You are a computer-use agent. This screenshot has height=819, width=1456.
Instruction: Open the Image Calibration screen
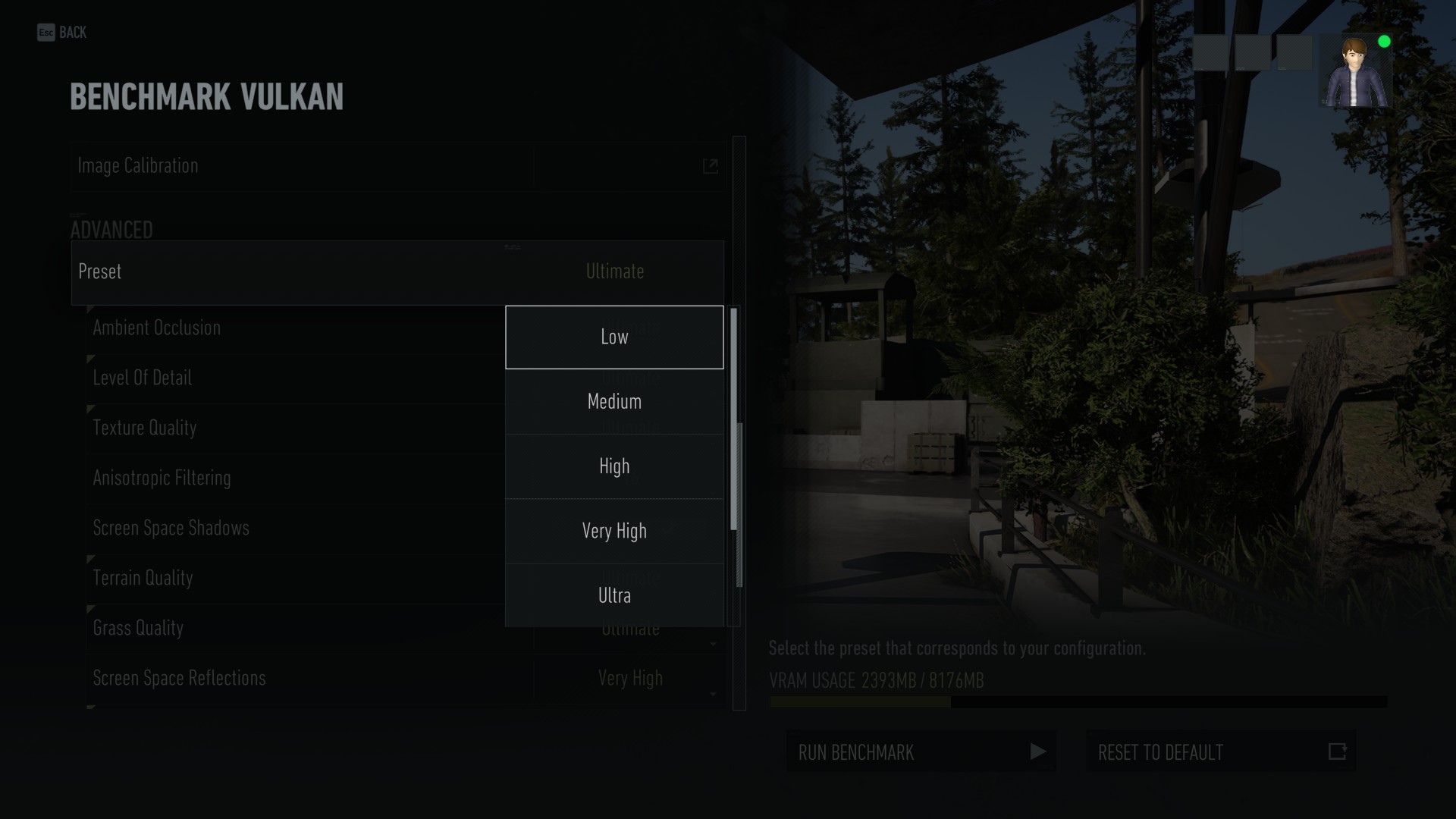[x=303, y=166]
